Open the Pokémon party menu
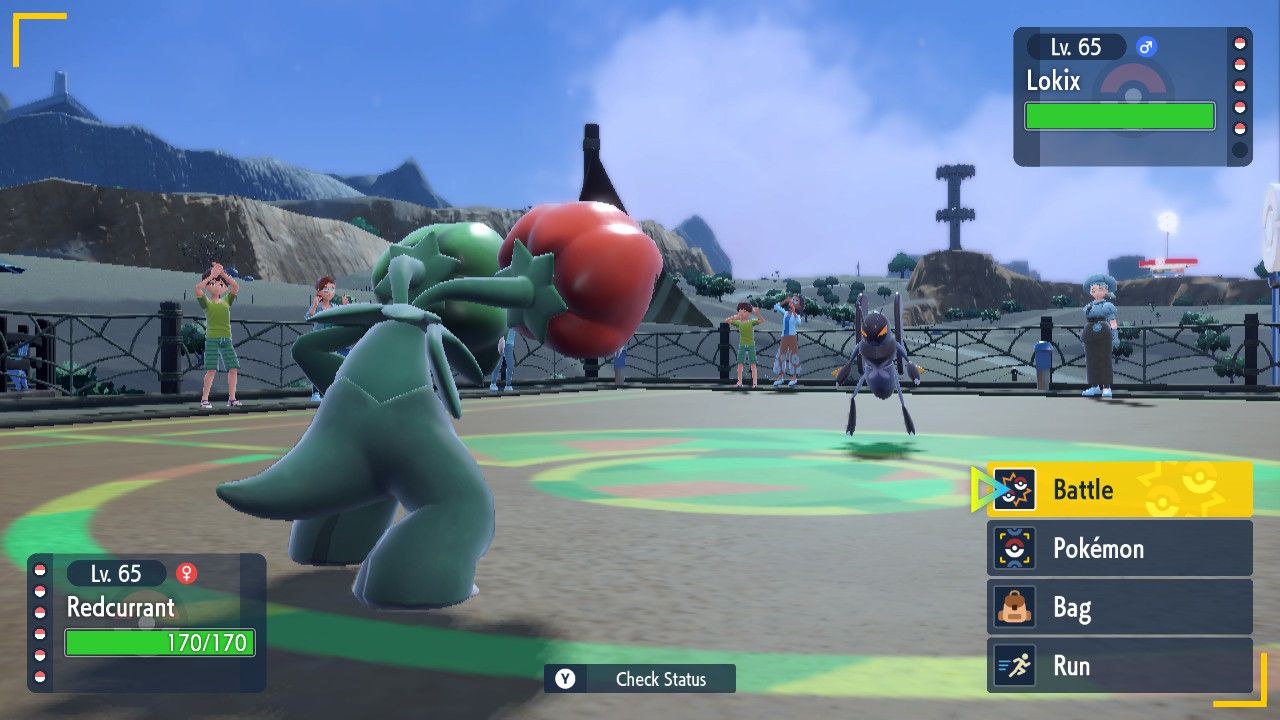This screenshot has height=720, width=1280. (x=1120, y=548)
